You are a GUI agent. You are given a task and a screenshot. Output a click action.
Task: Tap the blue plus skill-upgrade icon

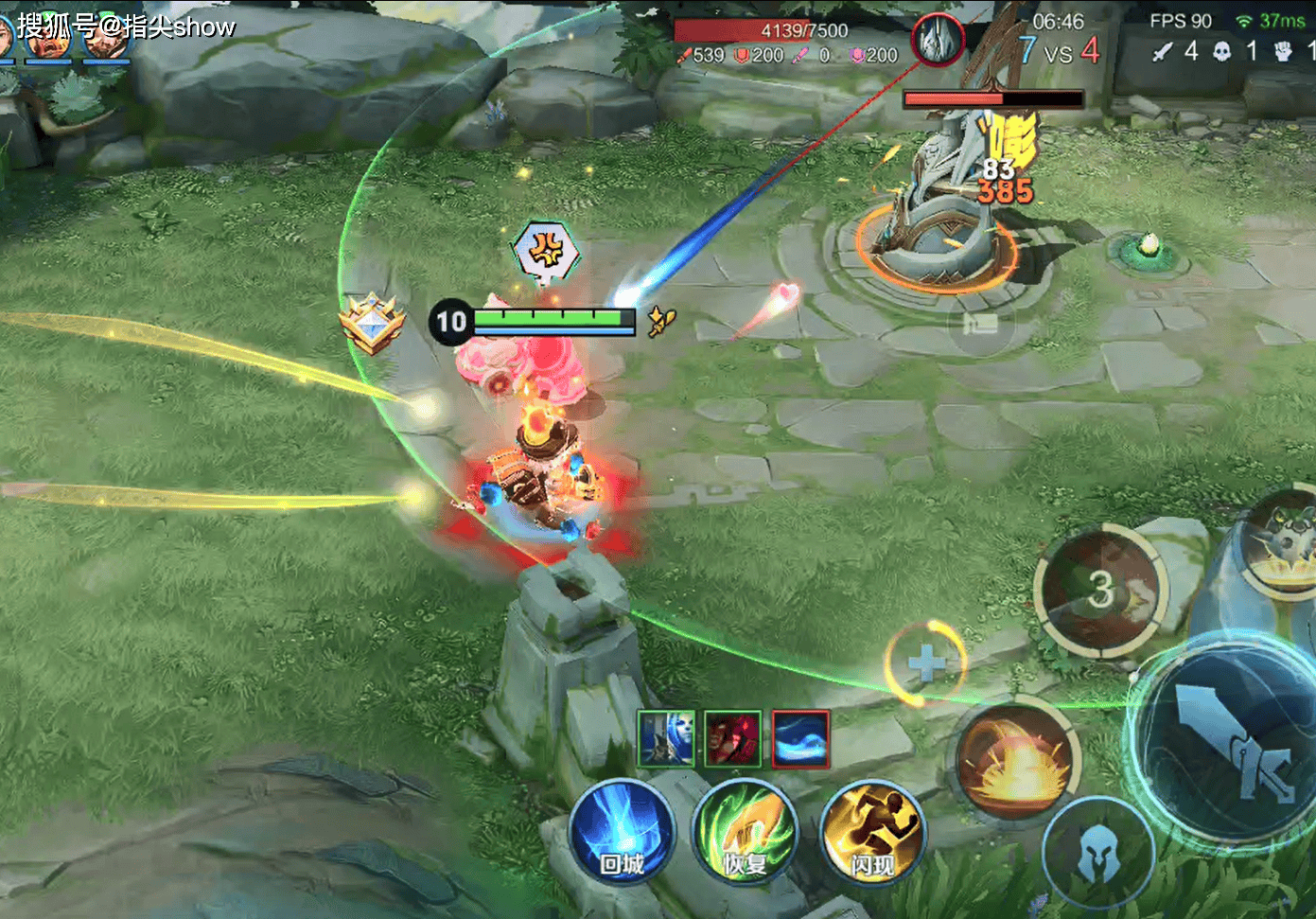tap(925, 663)
